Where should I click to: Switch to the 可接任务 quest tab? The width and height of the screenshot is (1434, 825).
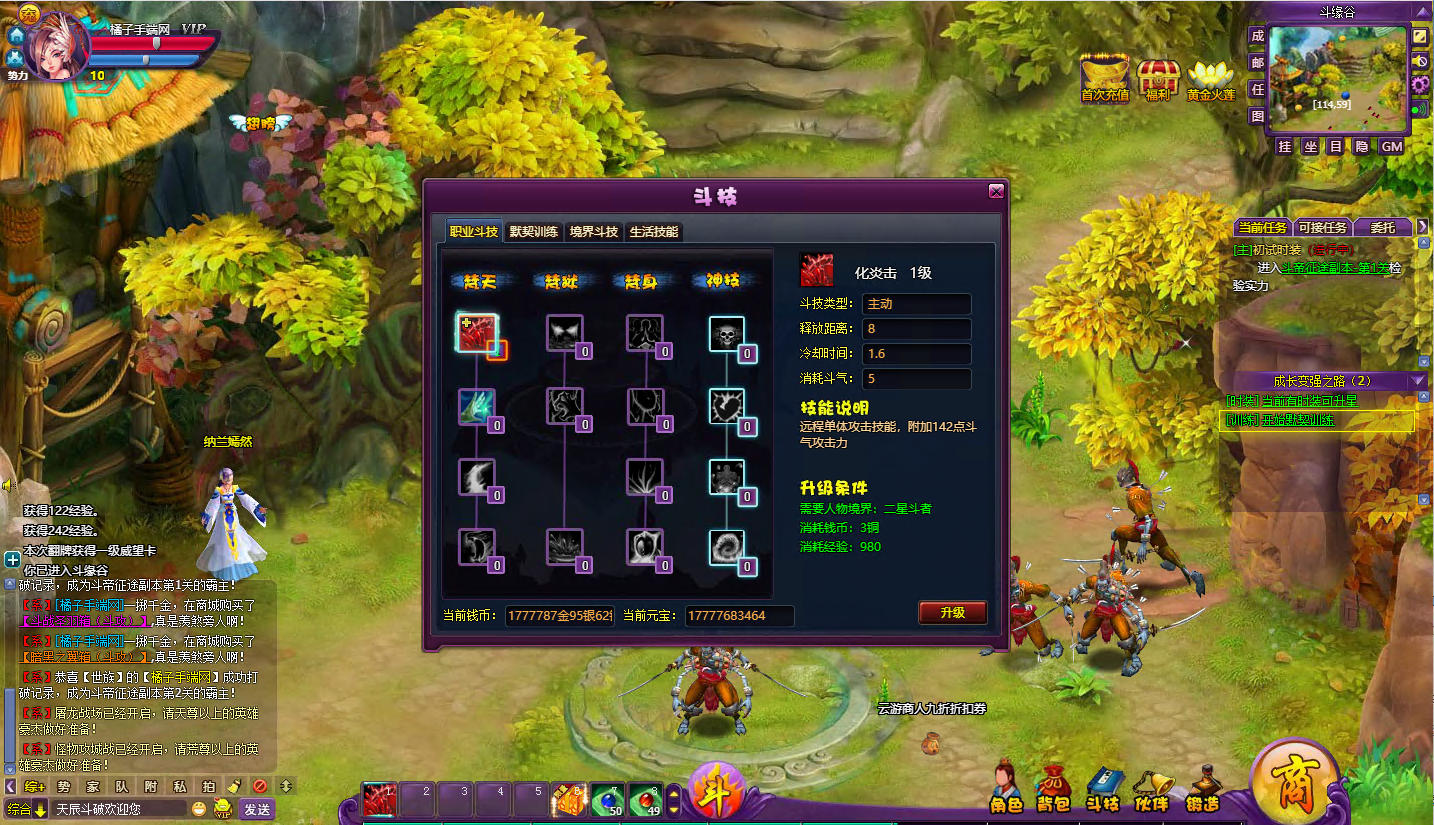click(1322, 227)
